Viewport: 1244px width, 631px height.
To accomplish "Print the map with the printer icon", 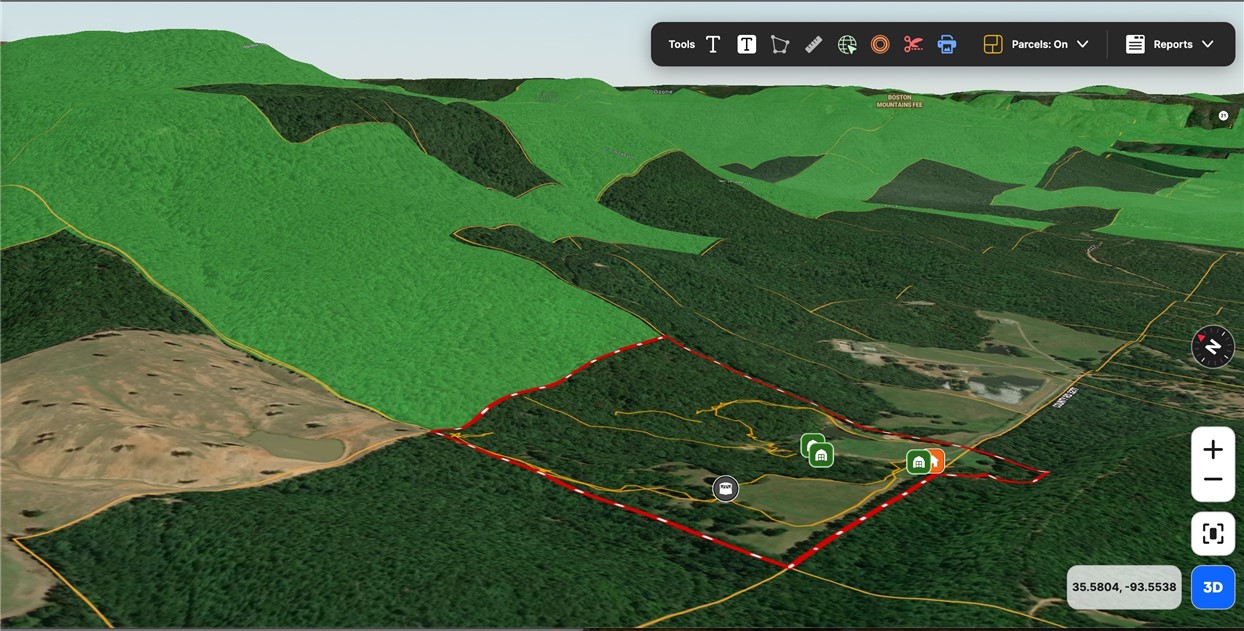I will 947,44.
